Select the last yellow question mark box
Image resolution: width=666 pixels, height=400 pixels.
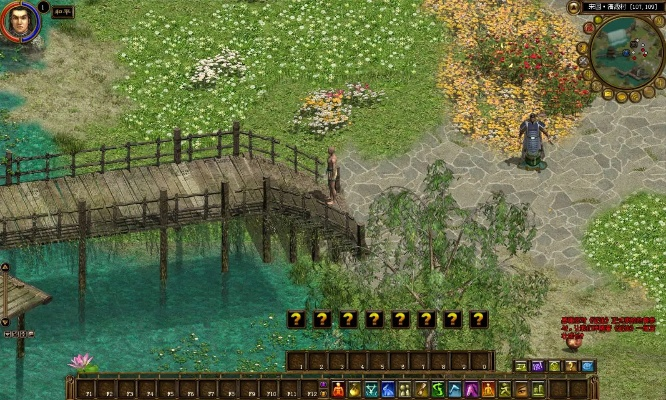(479, 319)
